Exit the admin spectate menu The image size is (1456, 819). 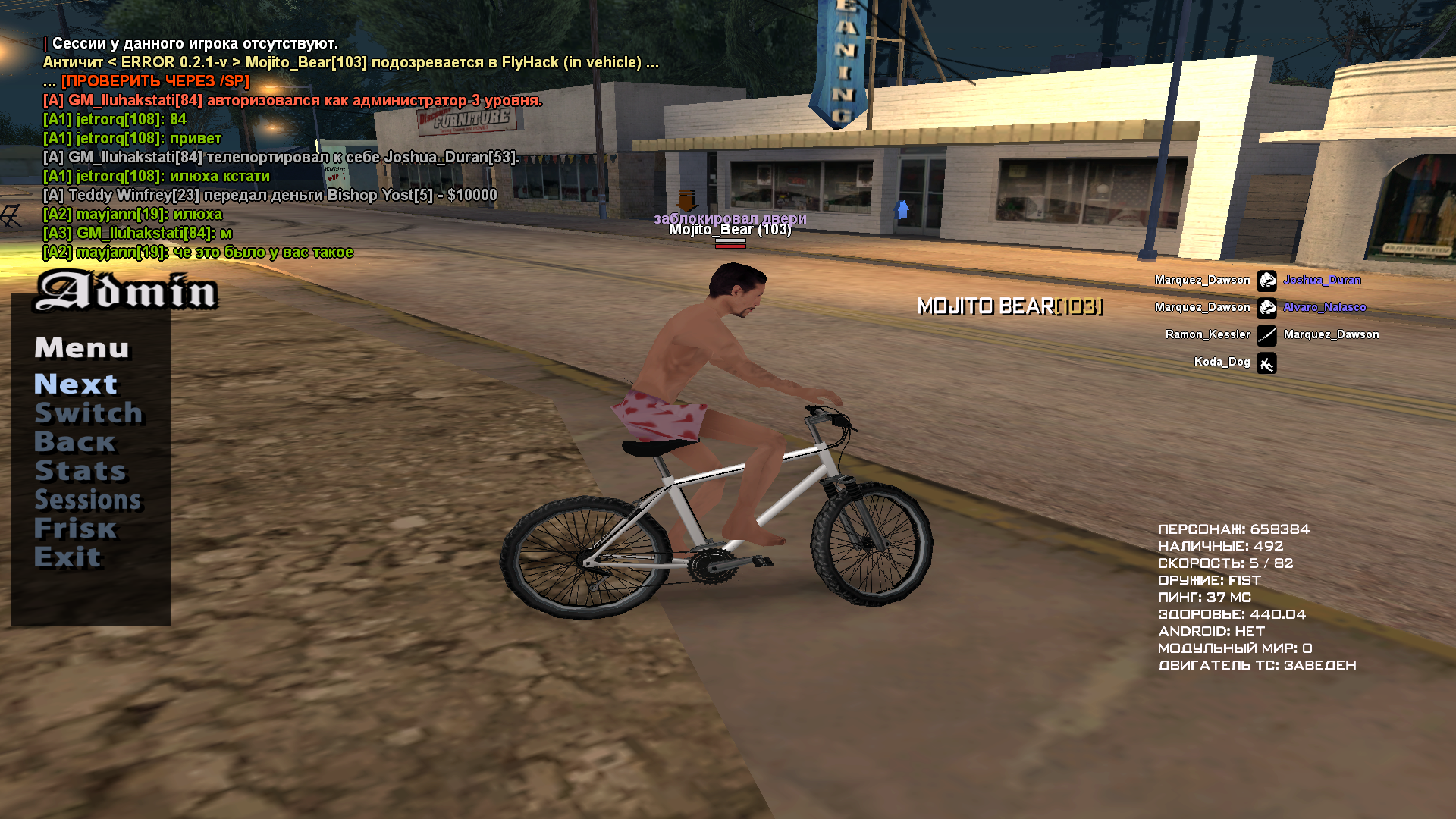[x=67, y=557]
